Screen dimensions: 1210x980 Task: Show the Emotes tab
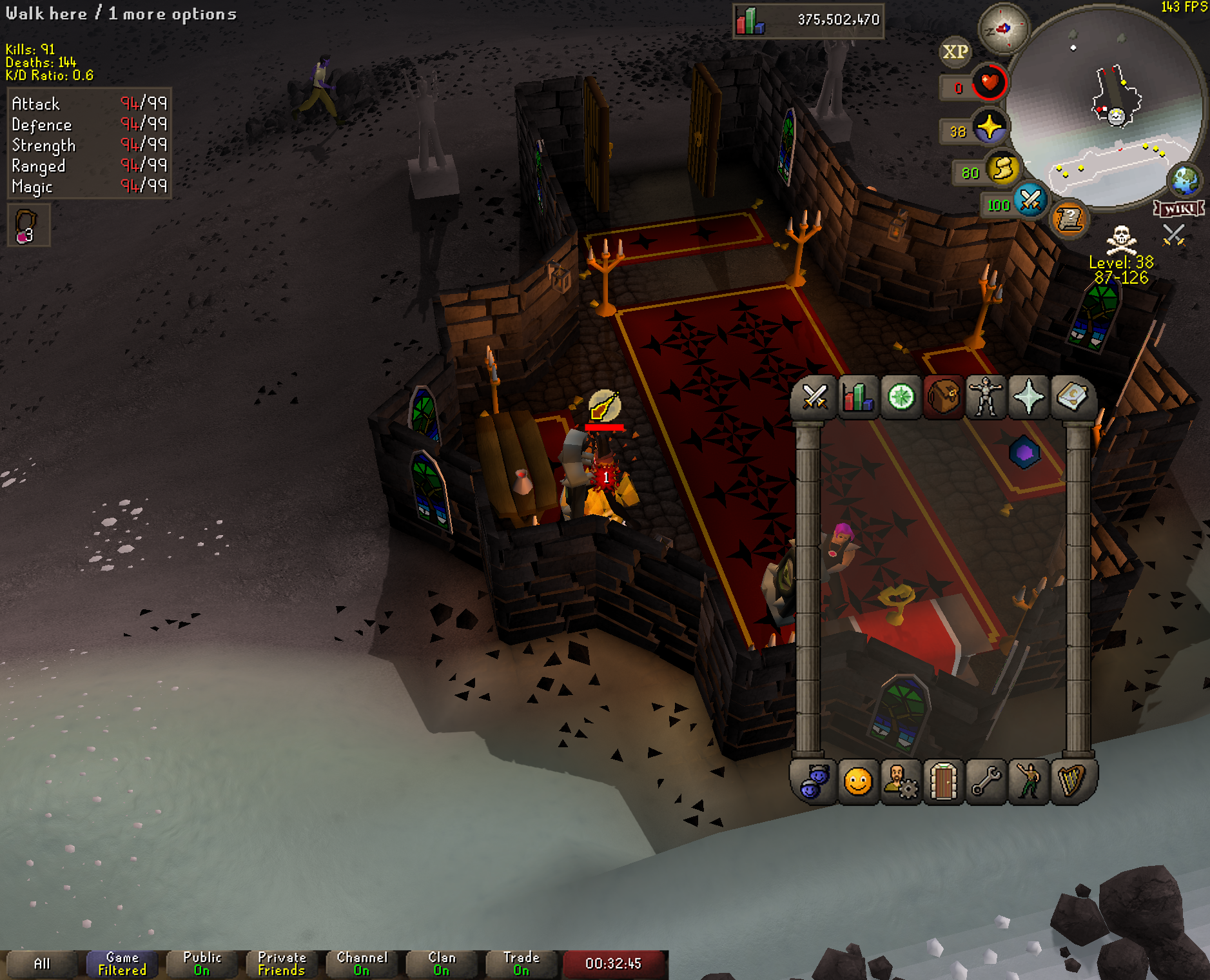[x=1029, y=782]
